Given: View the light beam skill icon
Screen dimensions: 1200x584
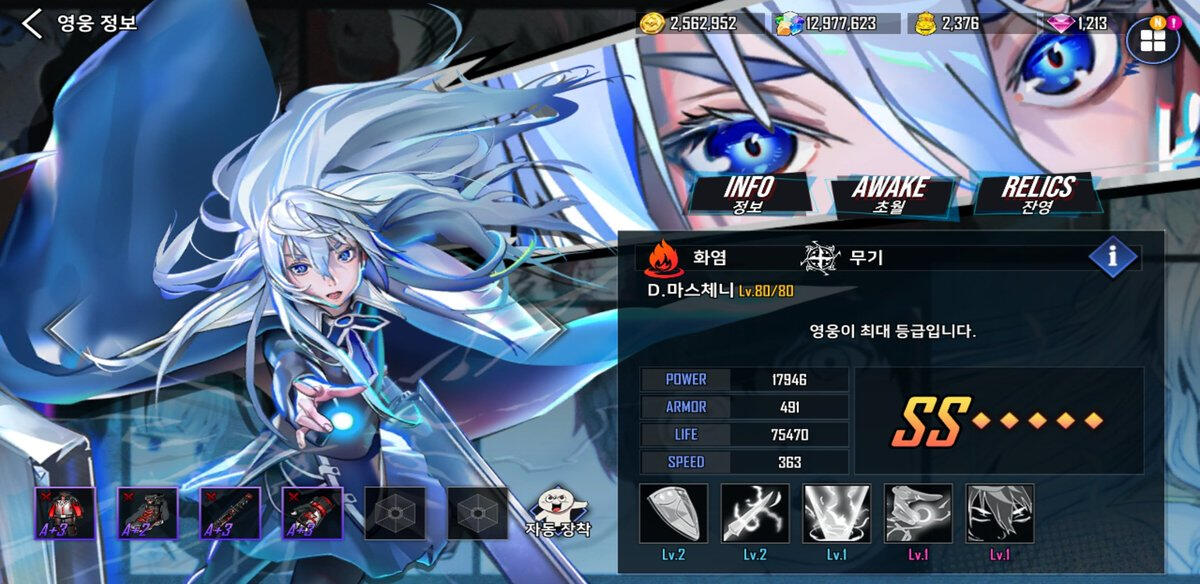Looking at the screenshot, I should pyautogui.click(x=837, y=514).
